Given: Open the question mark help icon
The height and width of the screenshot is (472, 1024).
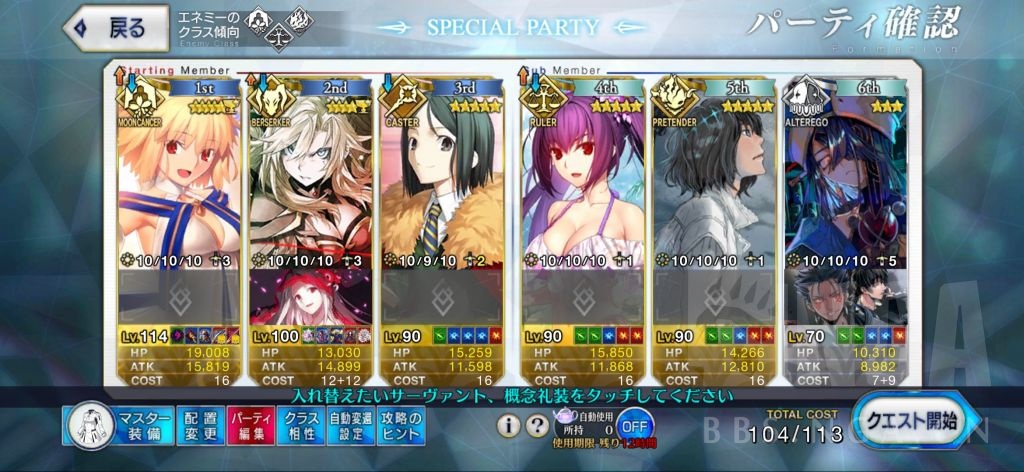Looking at the screenshot, I should [x=537, y=425].
